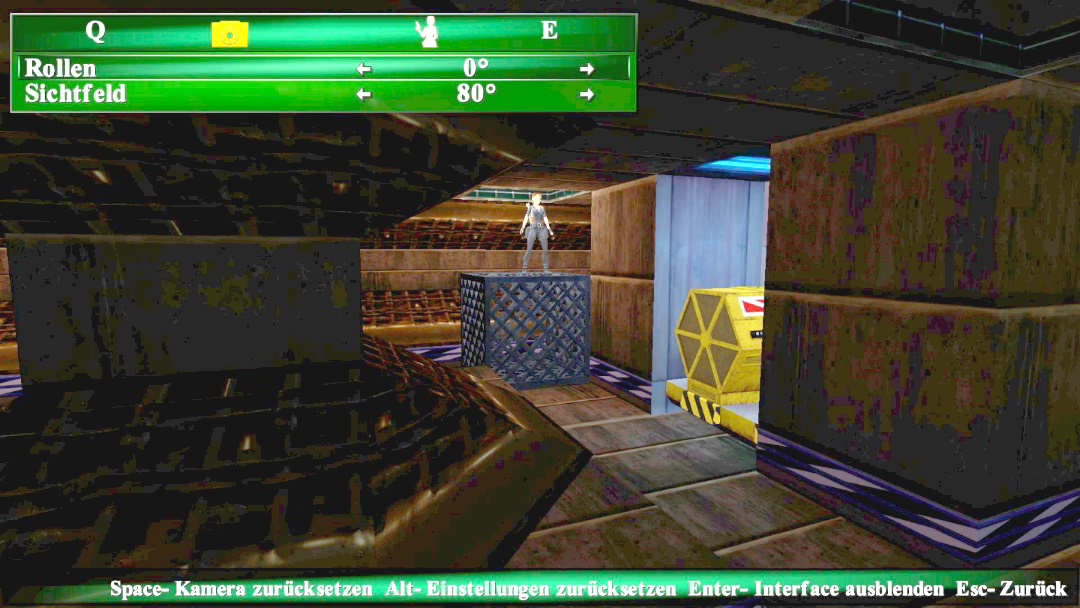Select the Sichtfeld setting row

point(76,94)
